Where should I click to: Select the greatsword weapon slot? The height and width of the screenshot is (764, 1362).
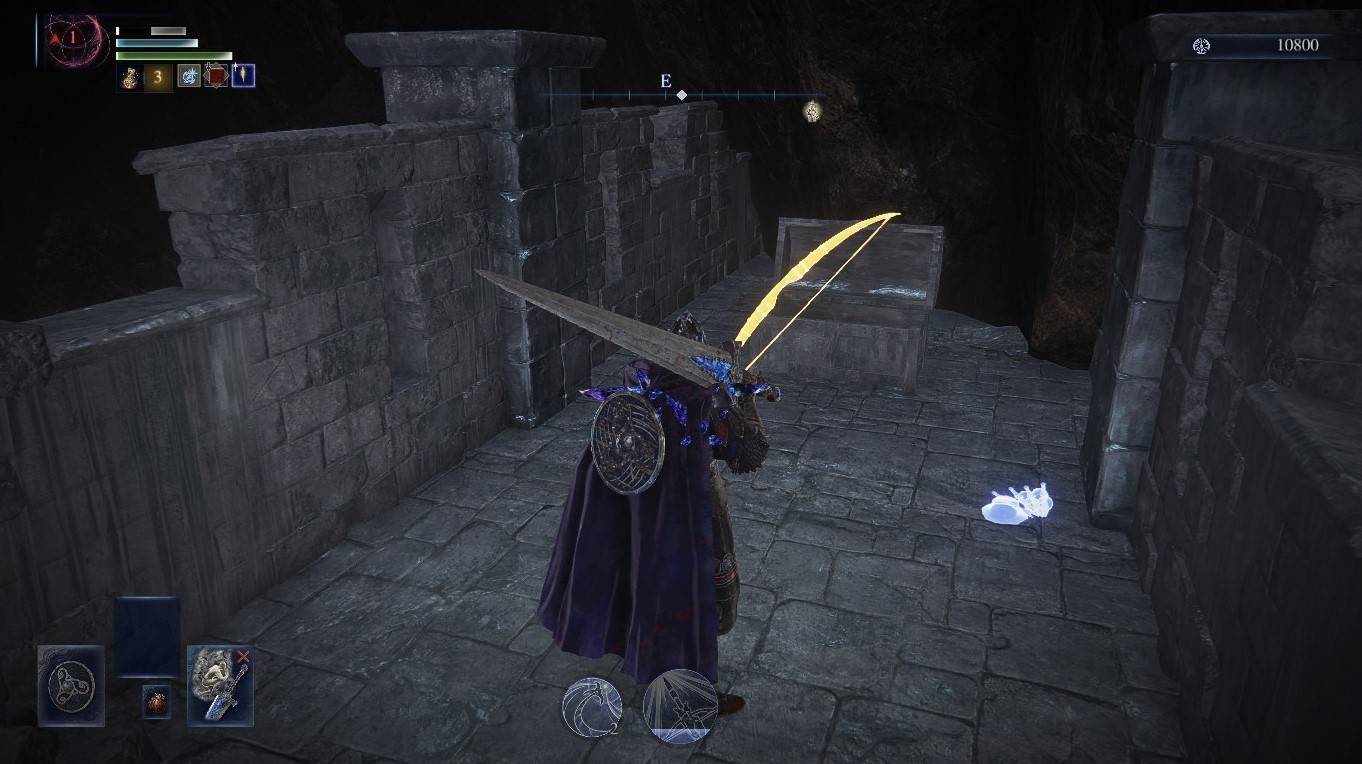click(x=220, y=685)
